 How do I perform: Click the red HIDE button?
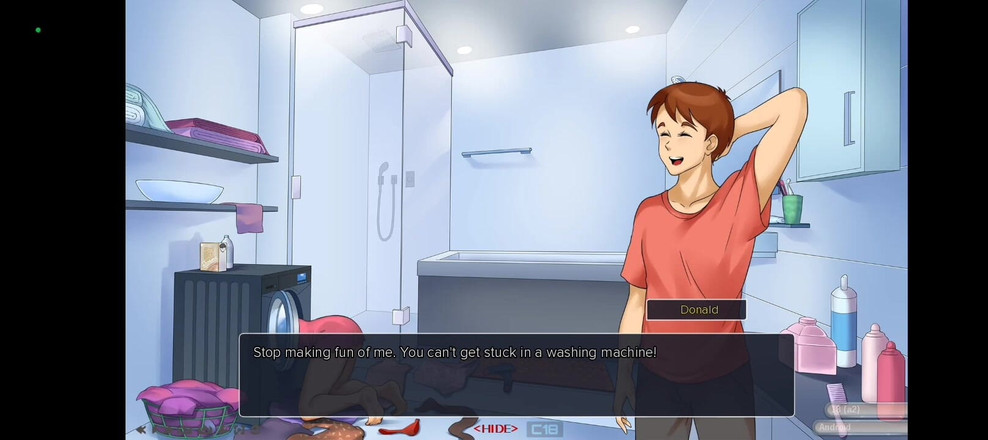(x=495, y=429)
